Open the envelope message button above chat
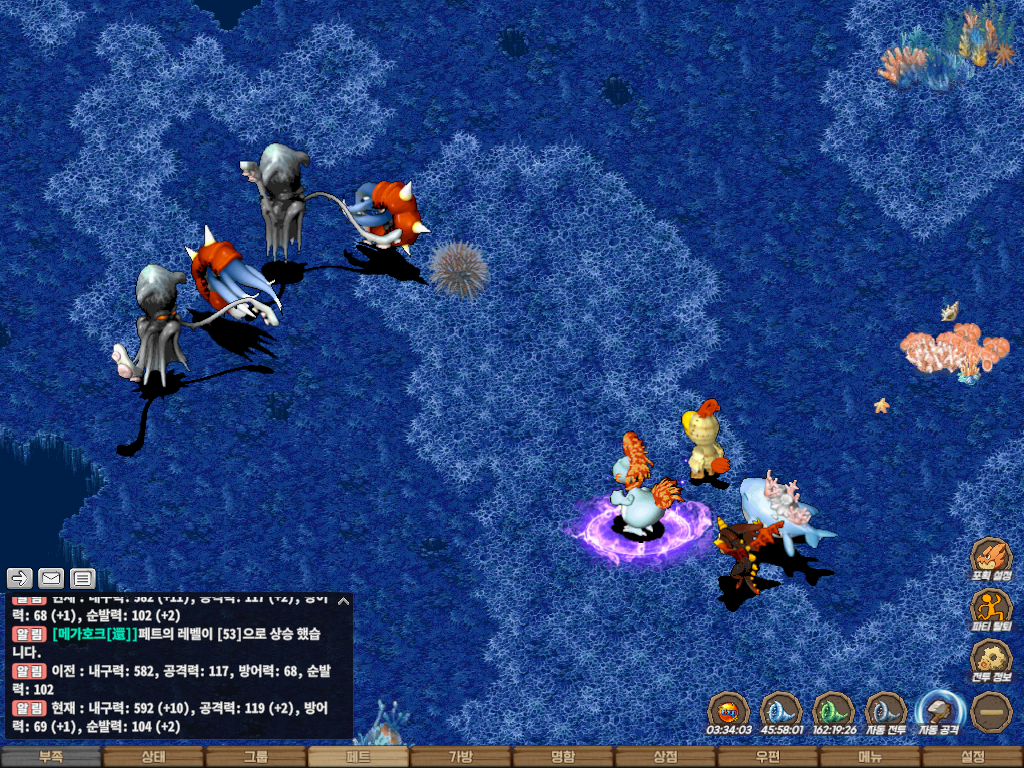The height and width of the screenshot is (768, 1024). tap(51, 578)
